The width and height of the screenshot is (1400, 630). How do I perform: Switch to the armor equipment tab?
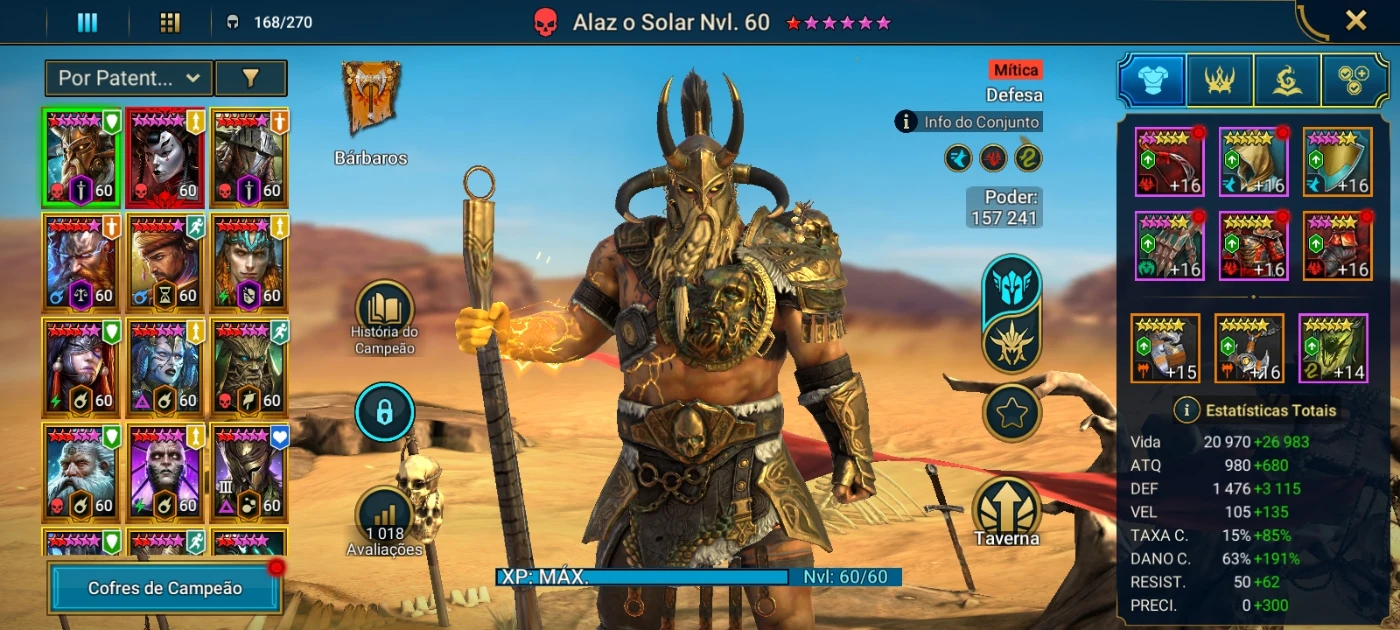(1152, 81)
